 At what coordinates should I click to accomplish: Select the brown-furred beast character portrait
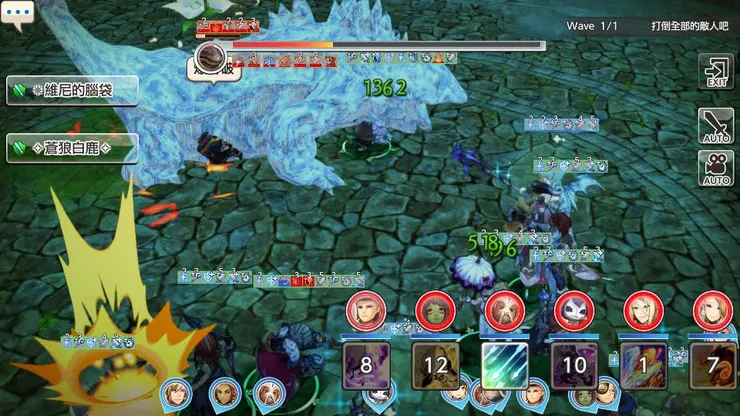505,311
